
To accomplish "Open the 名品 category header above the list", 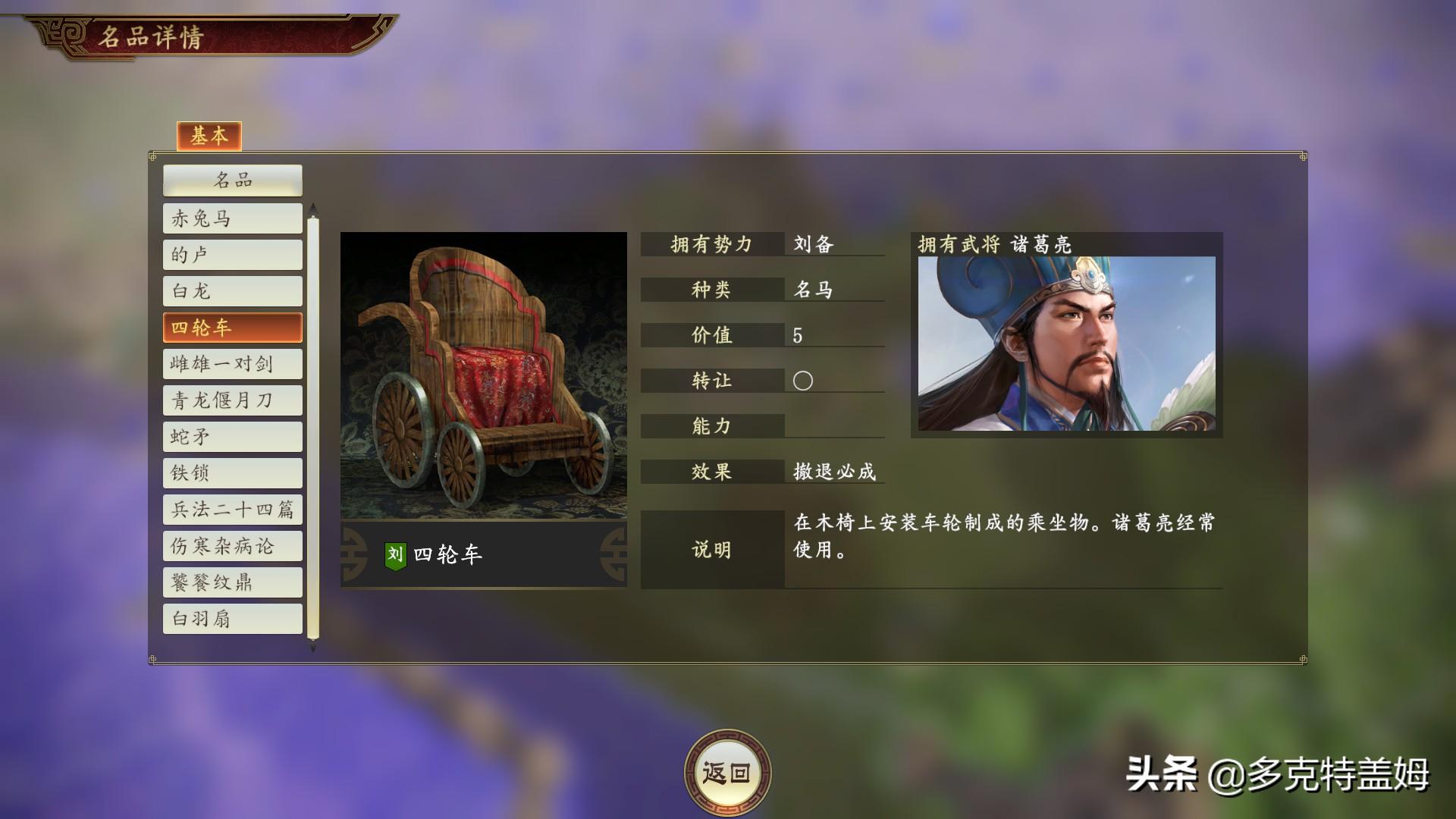I will tap(232, 180).
